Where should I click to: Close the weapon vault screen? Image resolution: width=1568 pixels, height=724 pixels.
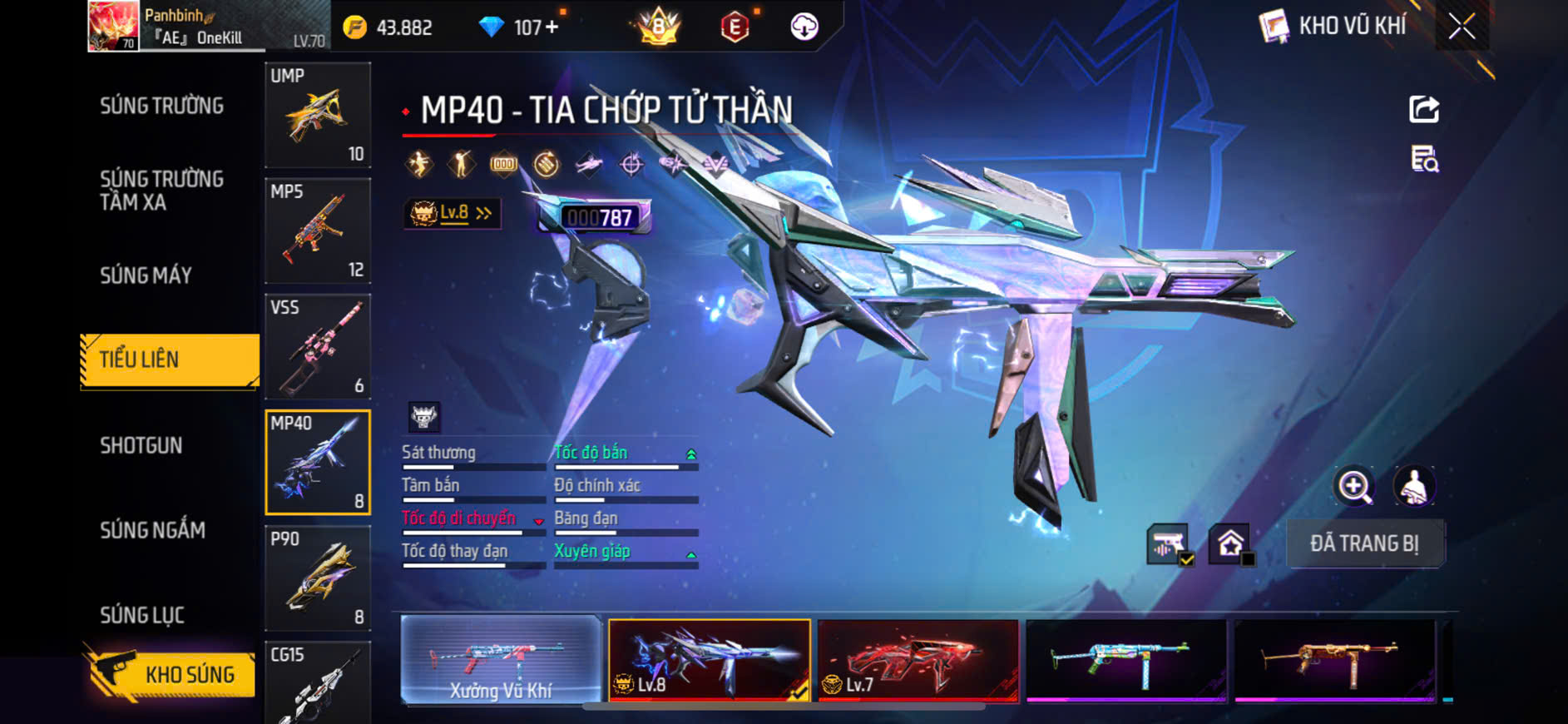(1462, 27)
